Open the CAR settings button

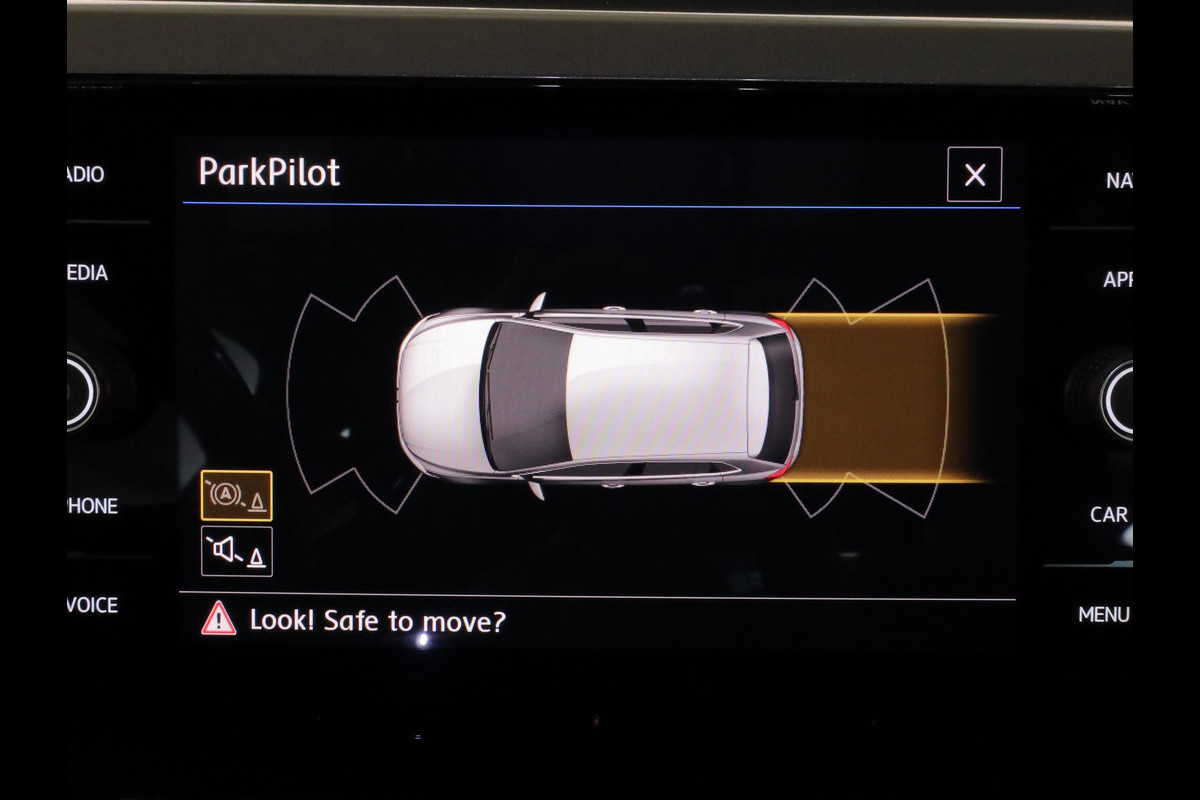1109,515
